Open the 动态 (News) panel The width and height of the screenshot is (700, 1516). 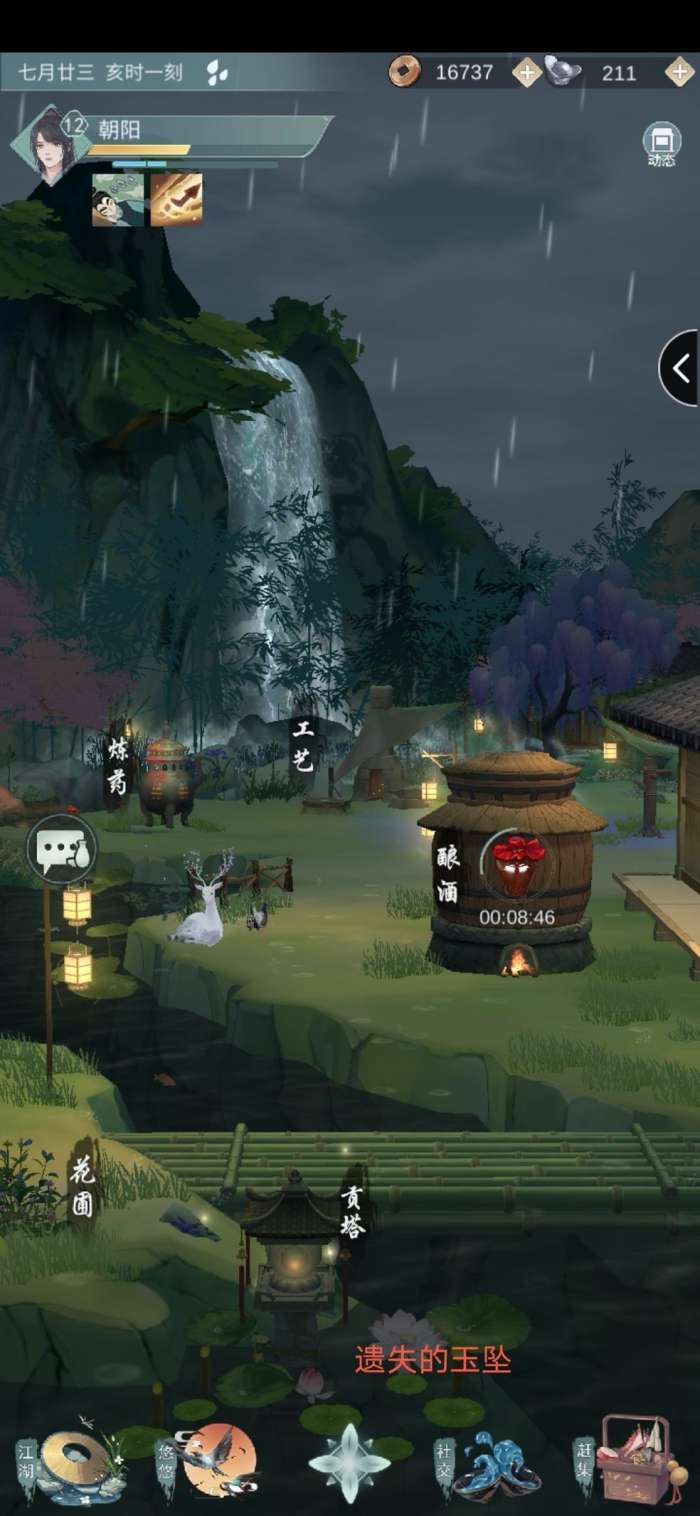click(x=661, y=143)
